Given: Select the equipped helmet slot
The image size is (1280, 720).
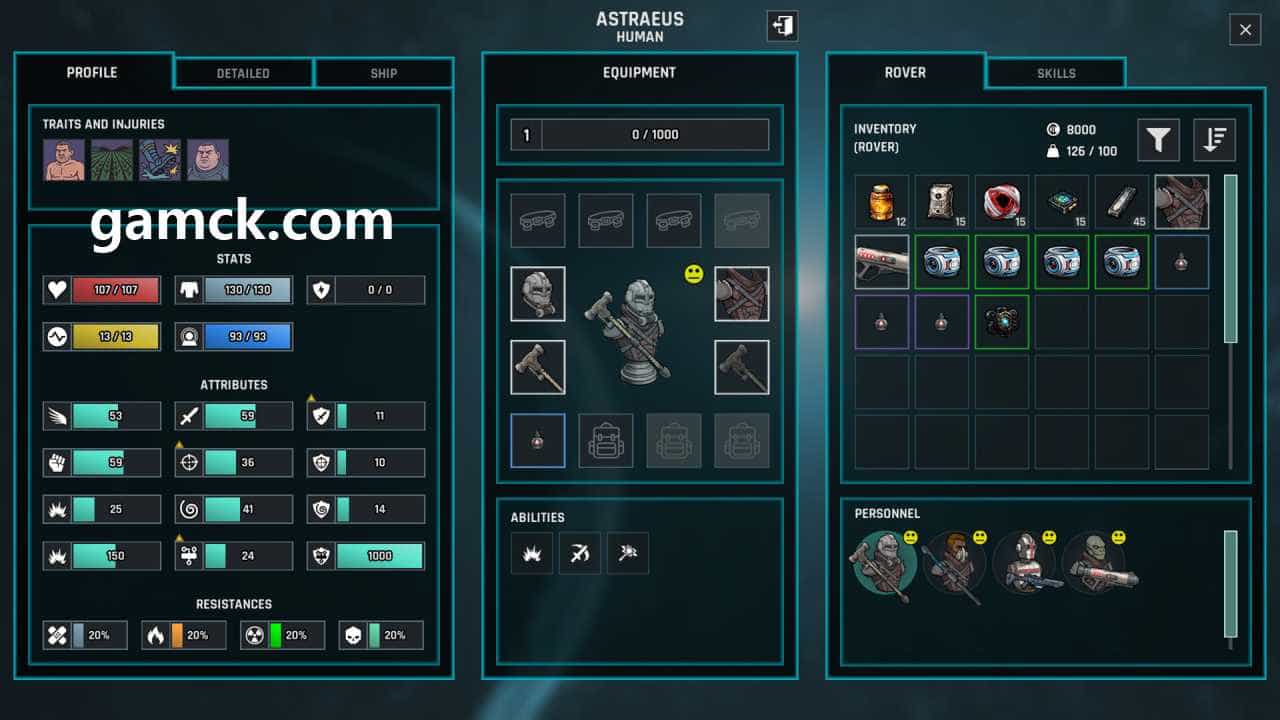Looking at the screenshot, I should [538, 294].
